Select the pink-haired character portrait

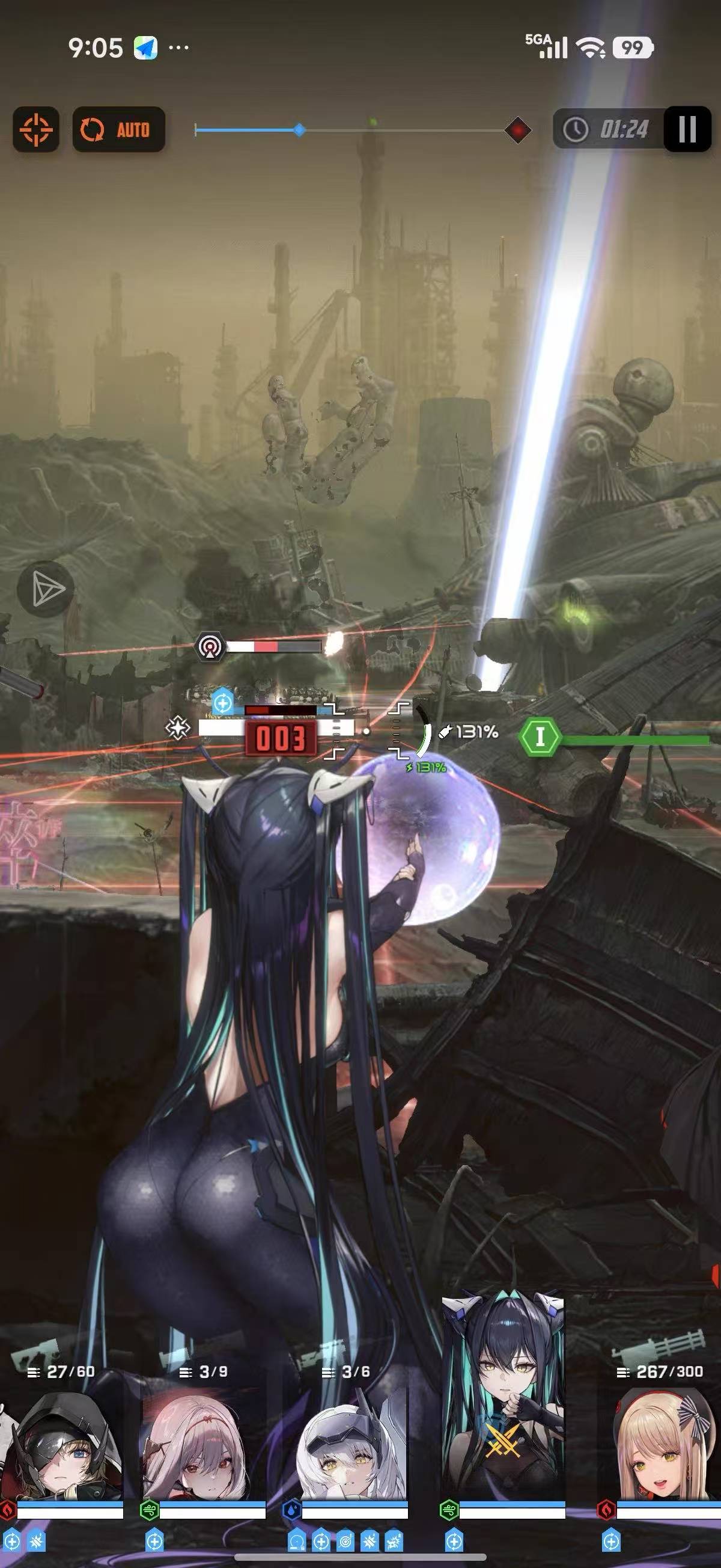[x=204, y=1442]
